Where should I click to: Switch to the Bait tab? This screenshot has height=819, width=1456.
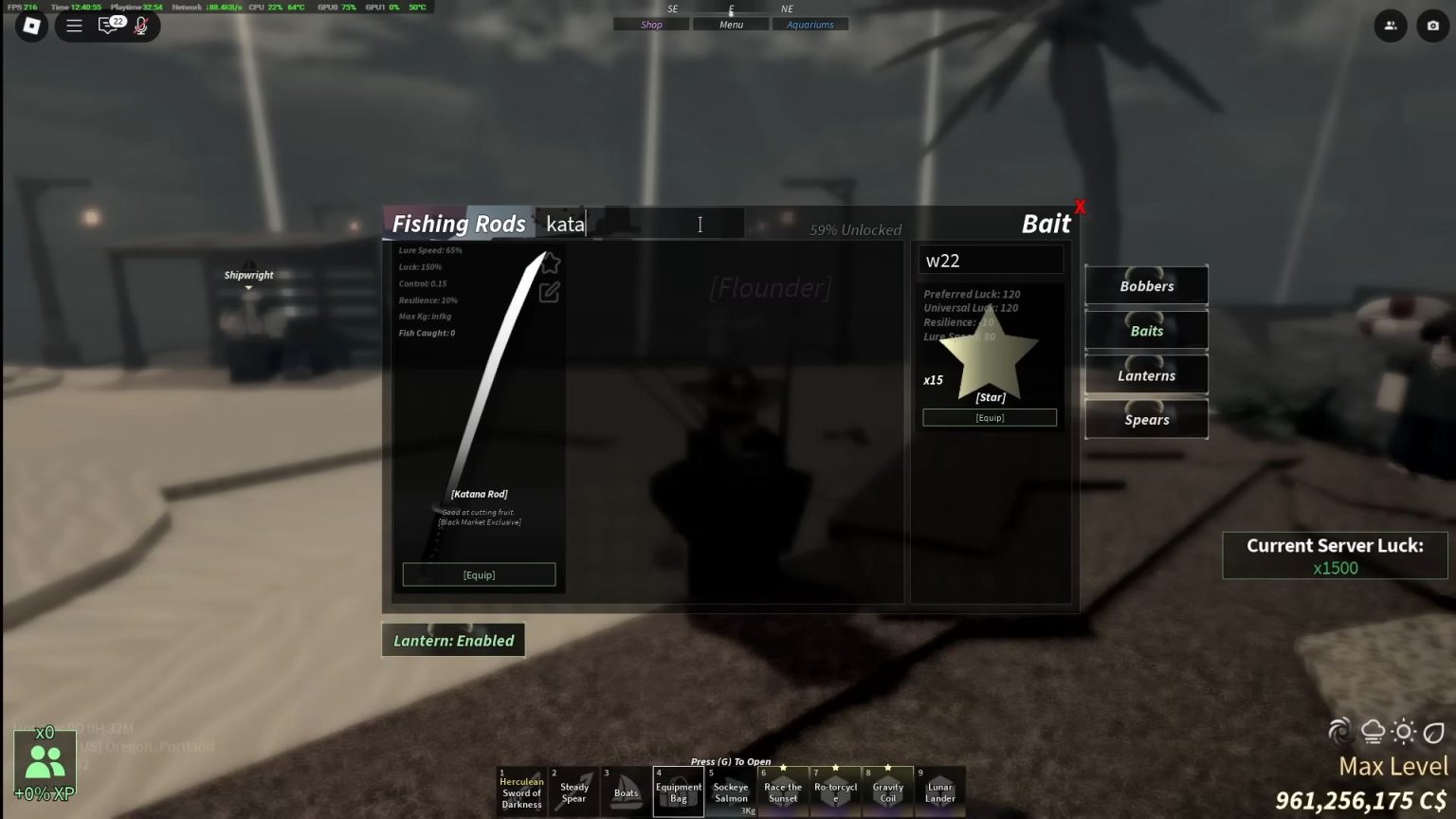click(1046, 223)
